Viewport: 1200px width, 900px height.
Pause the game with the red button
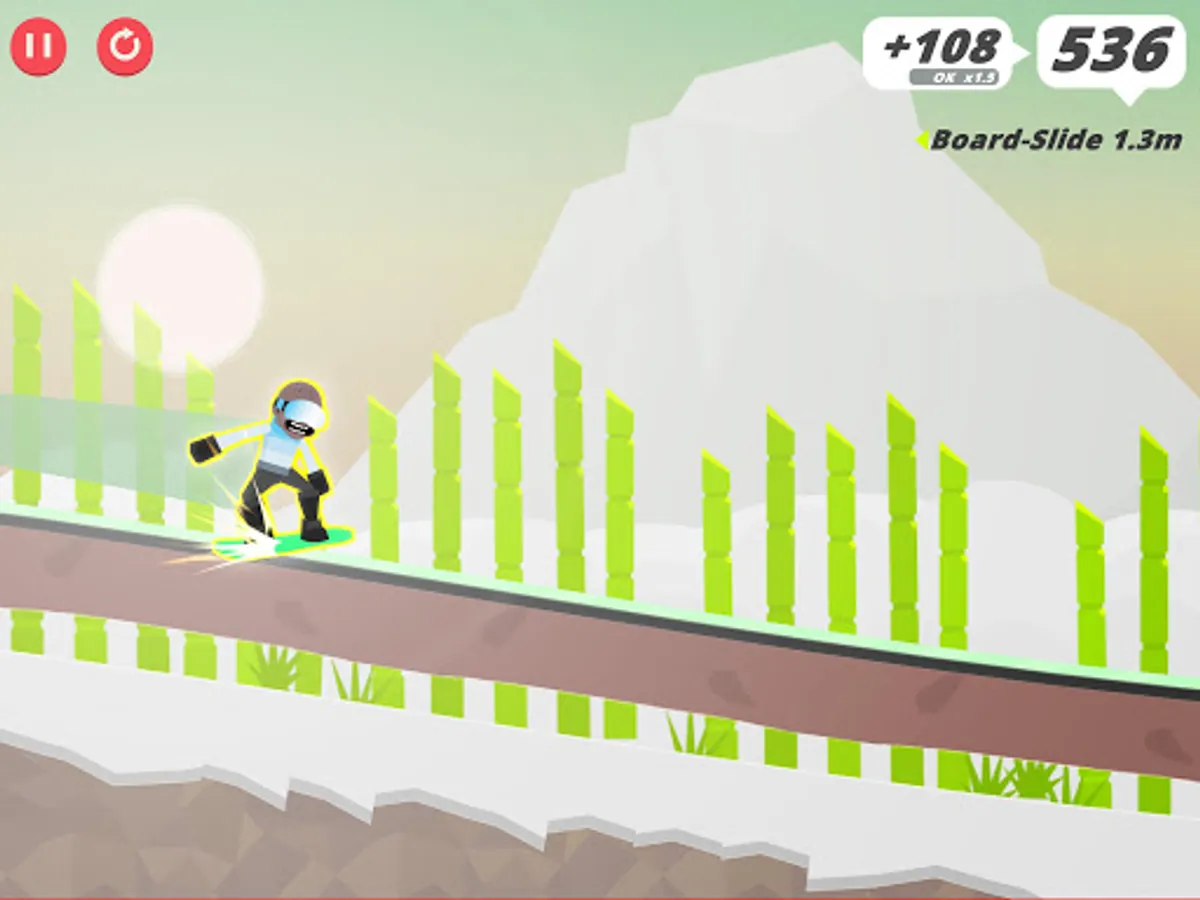click(38, 47)
